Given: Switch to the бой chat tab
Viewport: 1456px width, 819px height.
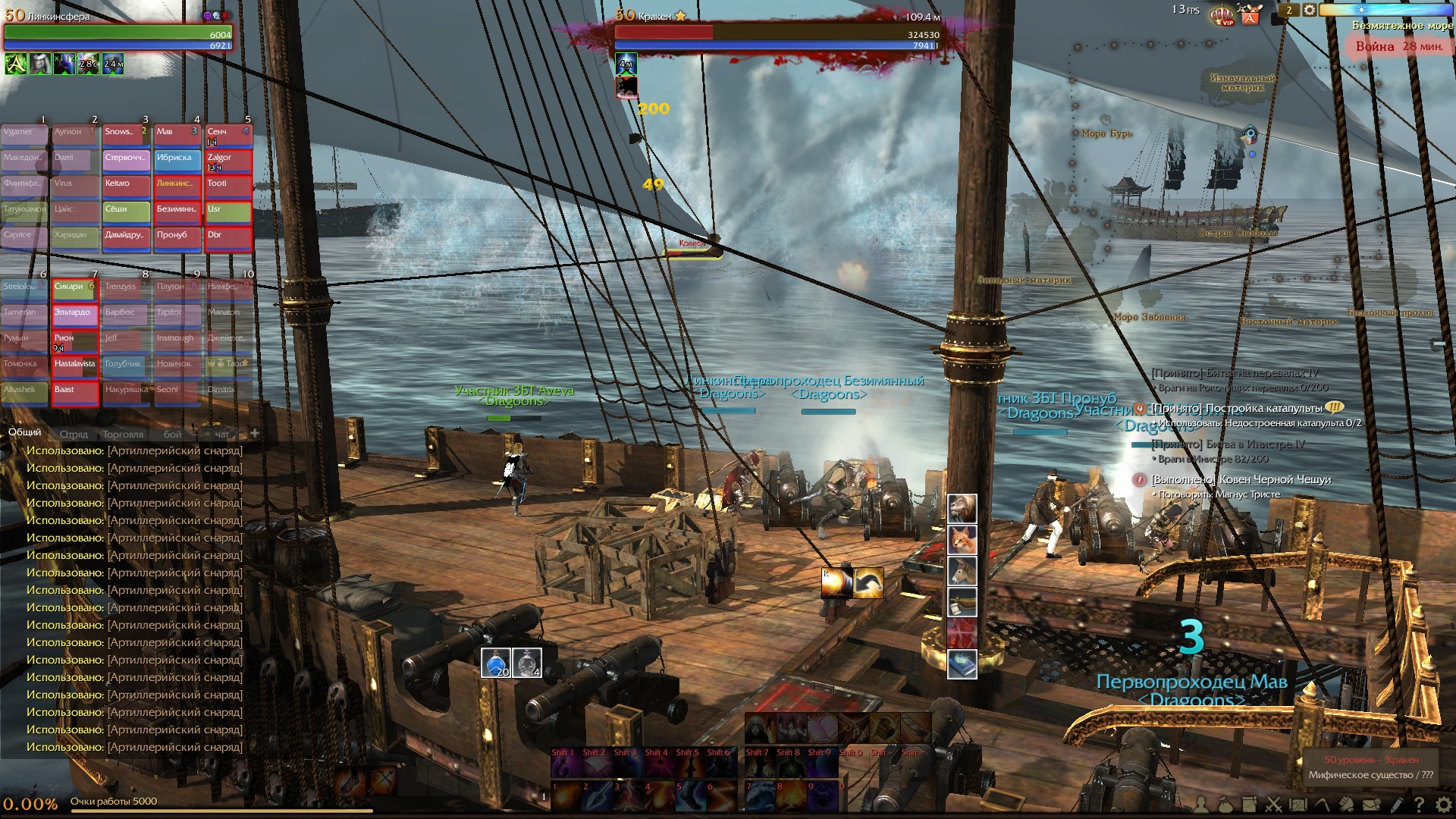Looking at the screenshot, I should point(173,435).
